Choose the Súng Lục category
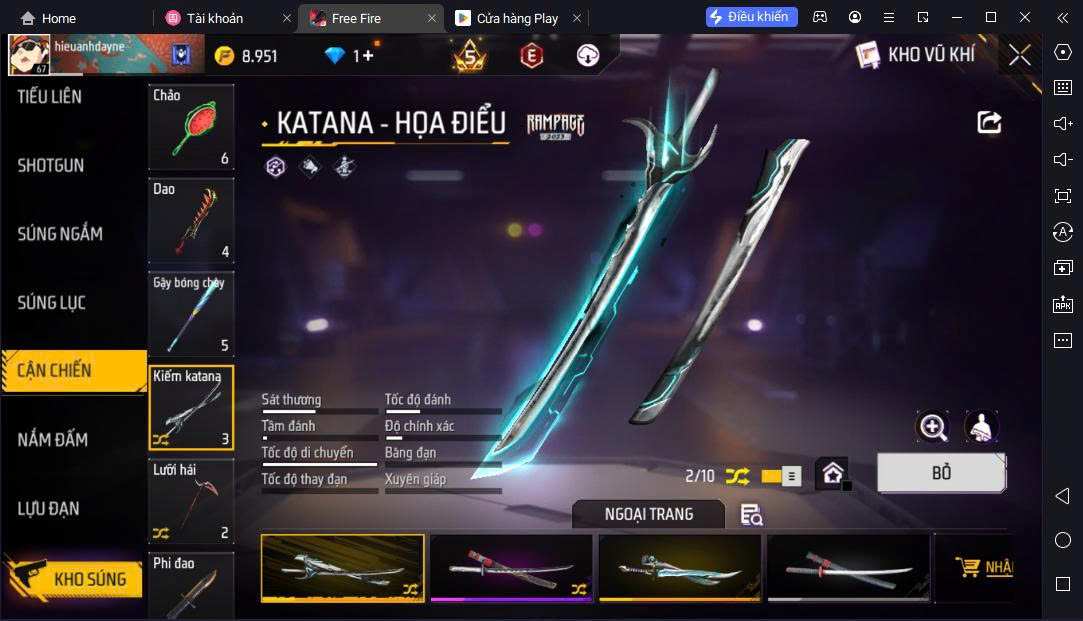 (x=52, y=302)
